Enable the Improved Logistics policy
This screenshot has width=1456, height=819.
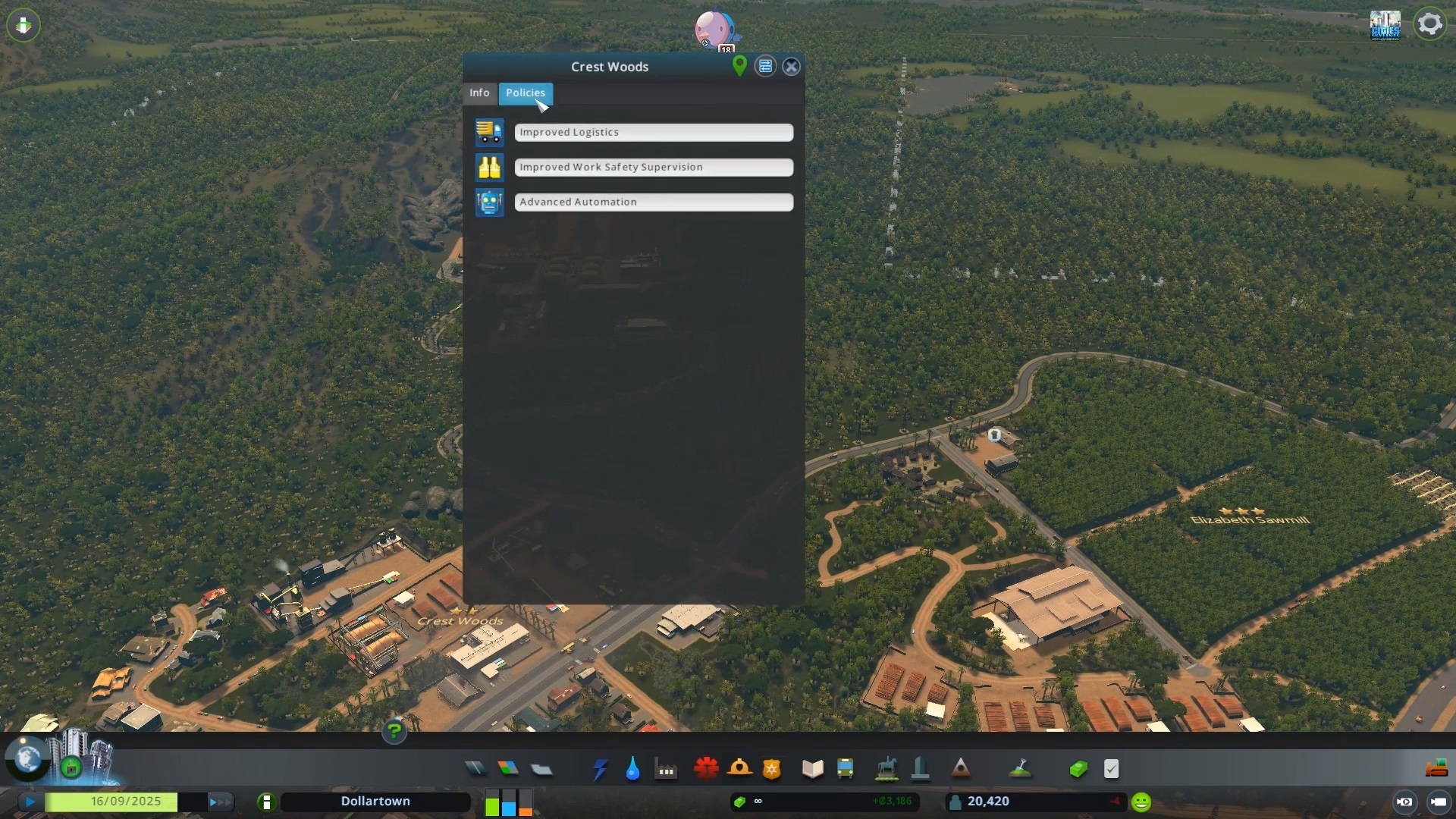click(653, 133)
